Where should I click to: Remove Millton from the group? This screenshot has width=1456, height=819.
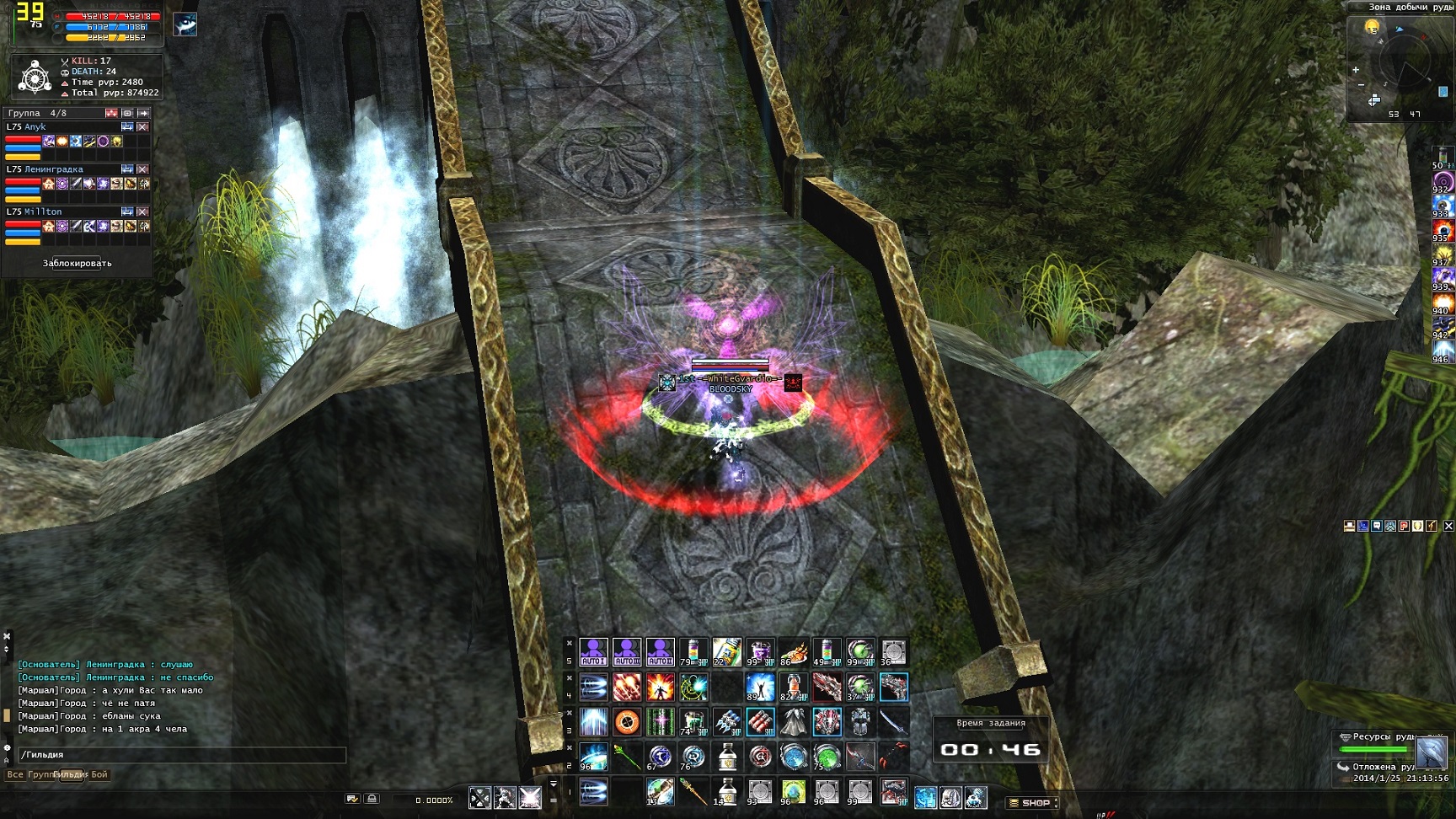tap(142, 211)
